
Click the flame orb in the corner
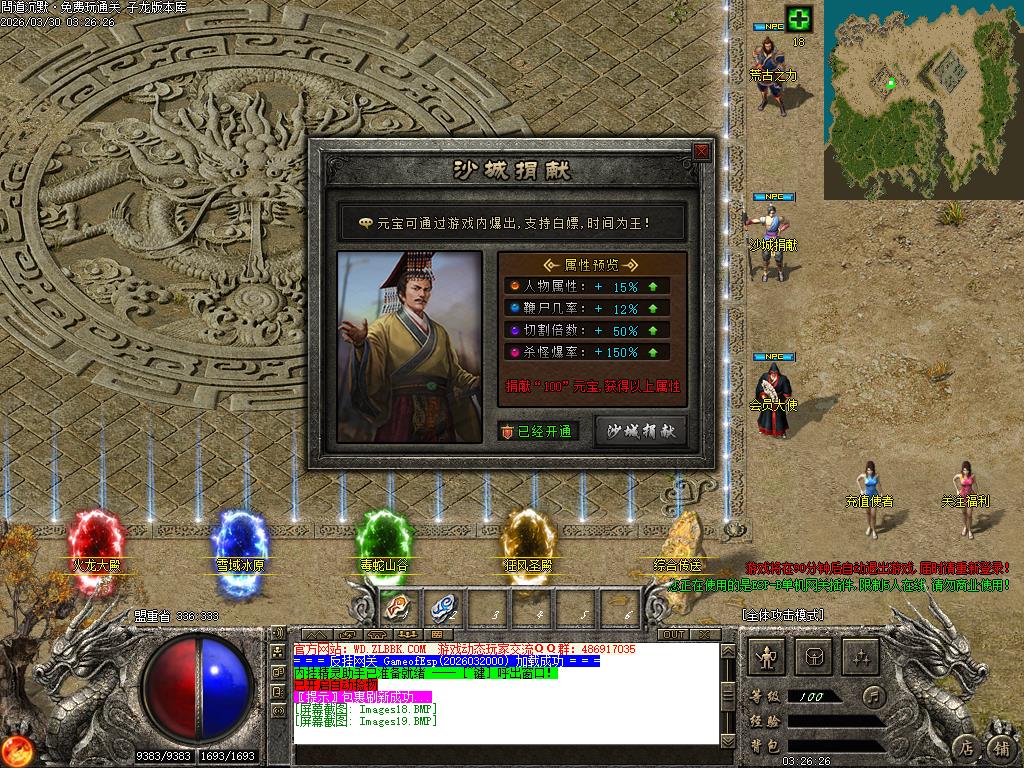tap(17, 750)
